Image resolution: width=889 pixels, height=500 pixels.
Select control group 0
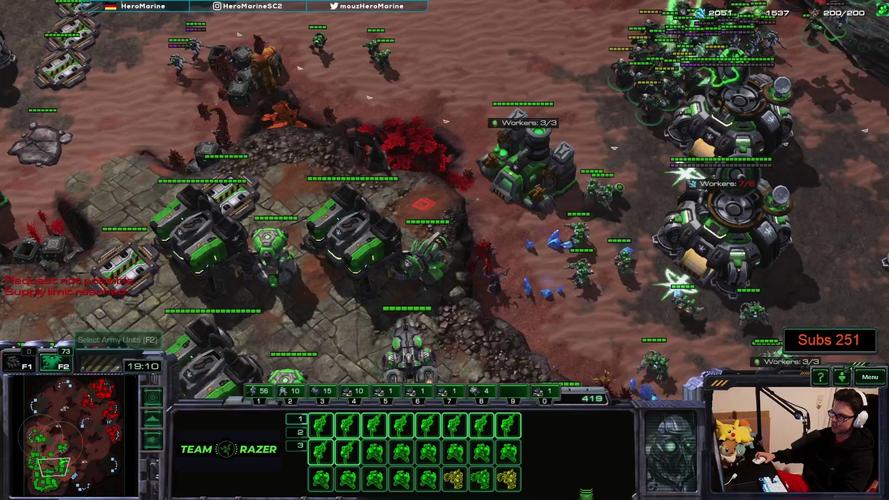pyautogui.click(x=546, y=392)
